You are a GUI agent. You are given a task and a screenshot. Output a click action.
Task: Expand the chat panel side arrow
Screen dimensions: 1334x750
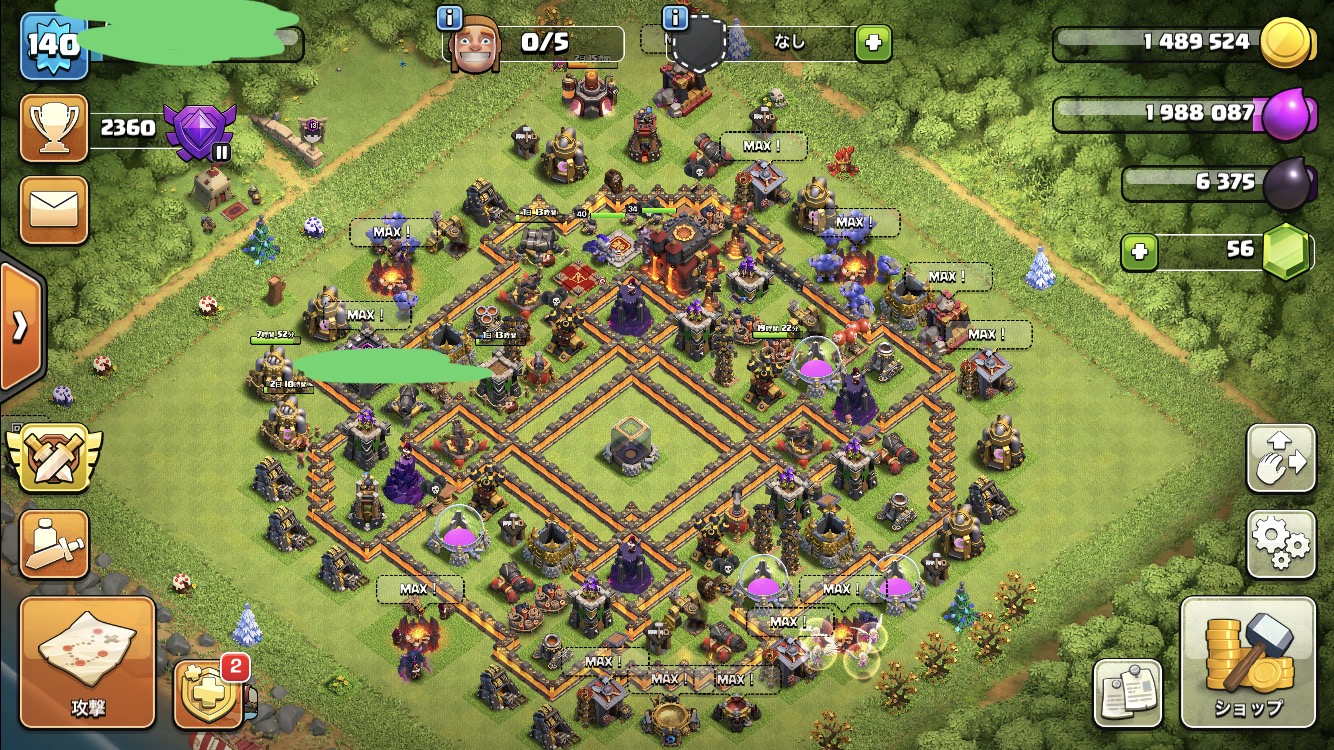19,327
